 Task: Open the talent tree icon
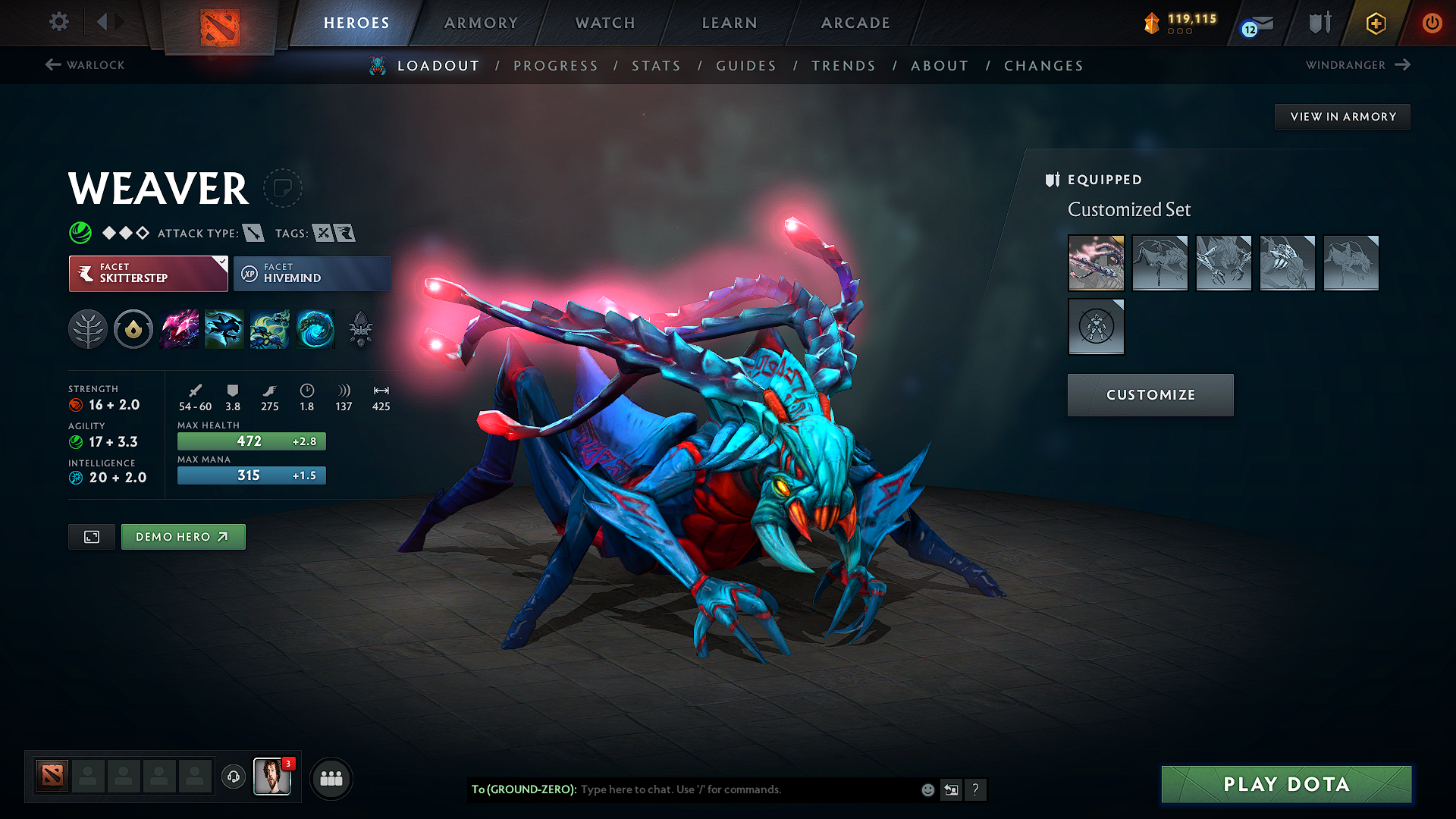pyautogui.click(x=89, y=329)
